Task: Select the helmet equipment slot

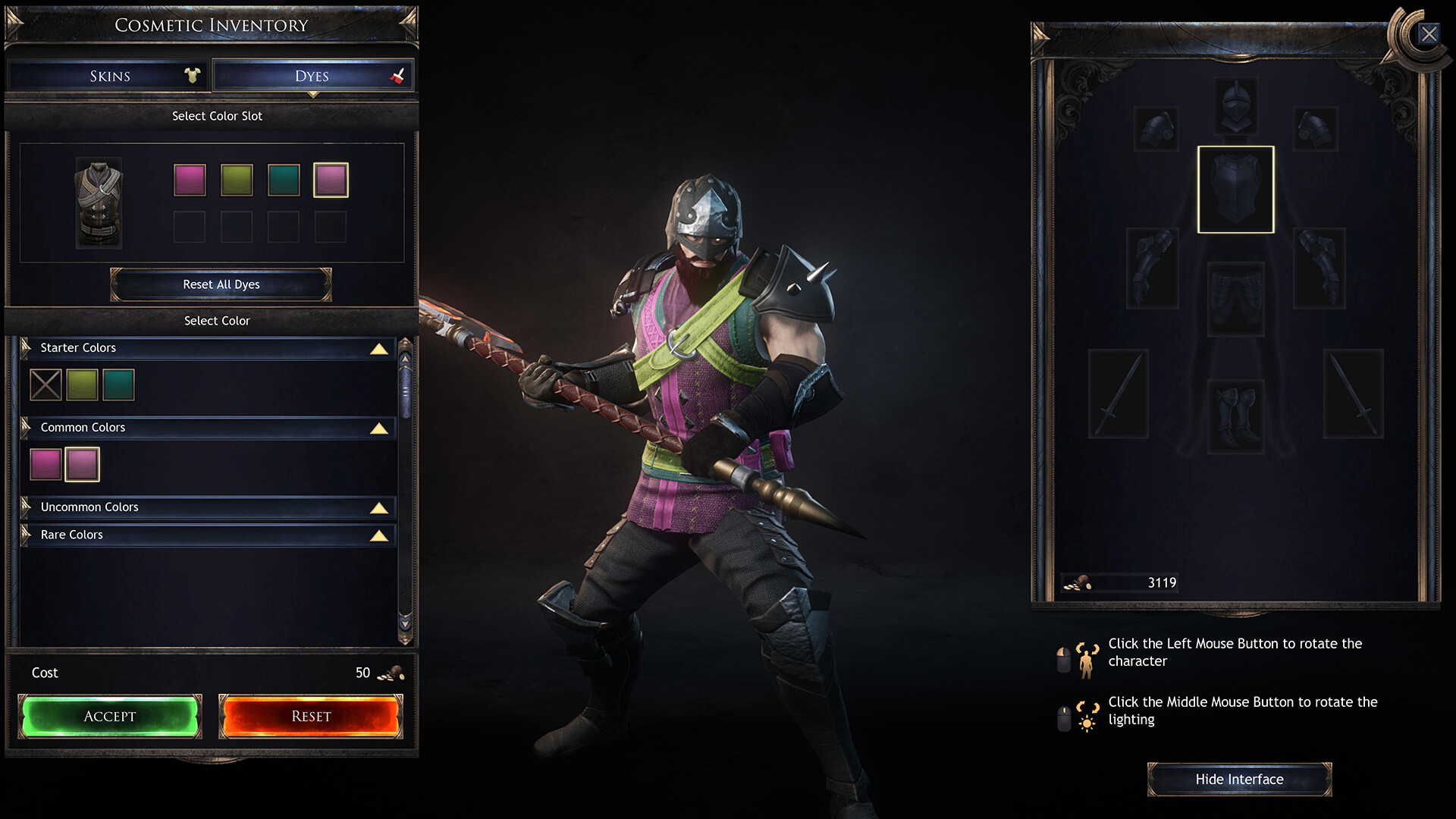Action: tap(1235, 106)
